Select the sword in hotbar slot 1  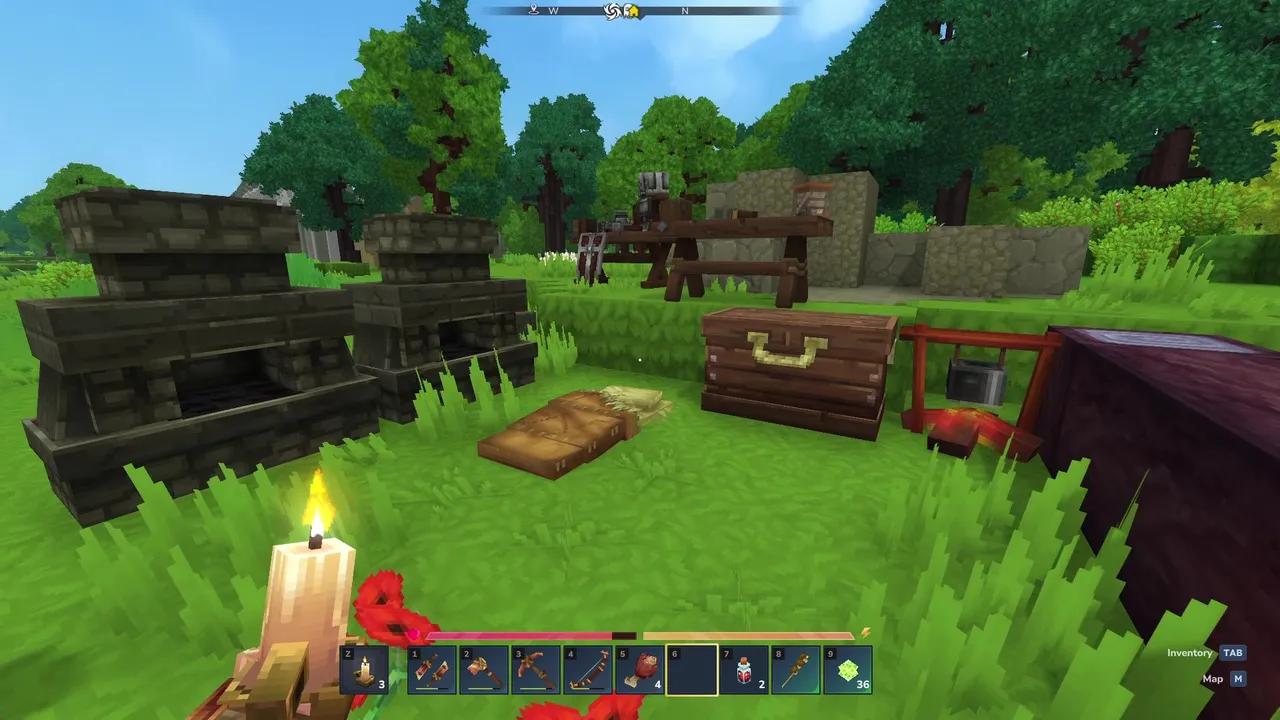(x=434, y=668)
